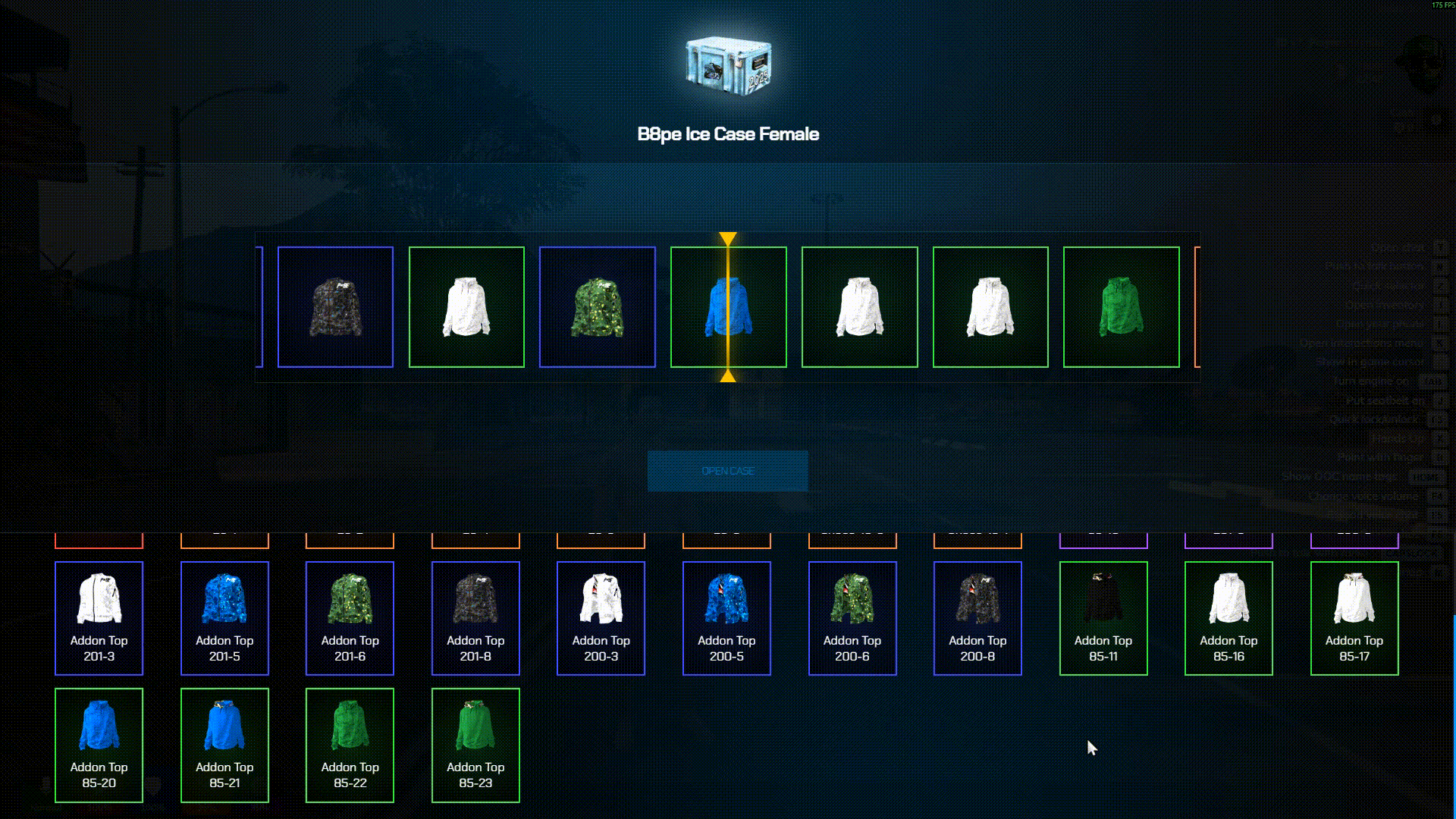Screen dimensions: 1456x819
Task: Select Addon Top 85-17 white hoodie
Action: pos(1354,618)
